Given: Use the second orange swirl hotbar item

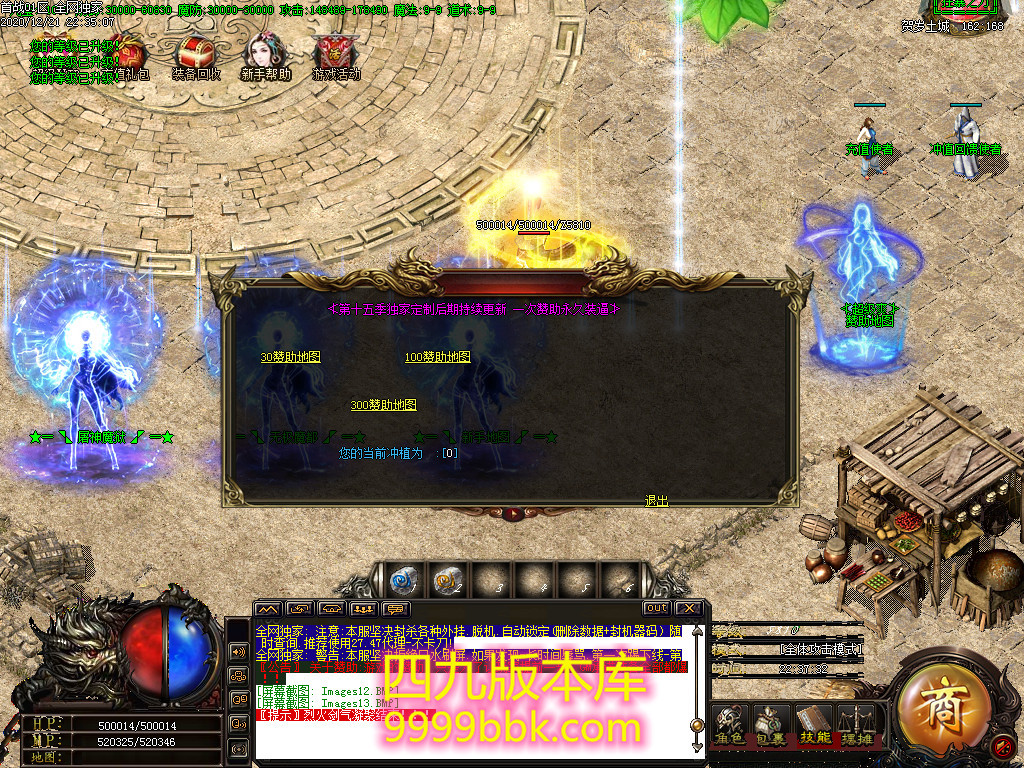Looking at the screenshot, I should point(447,579).
